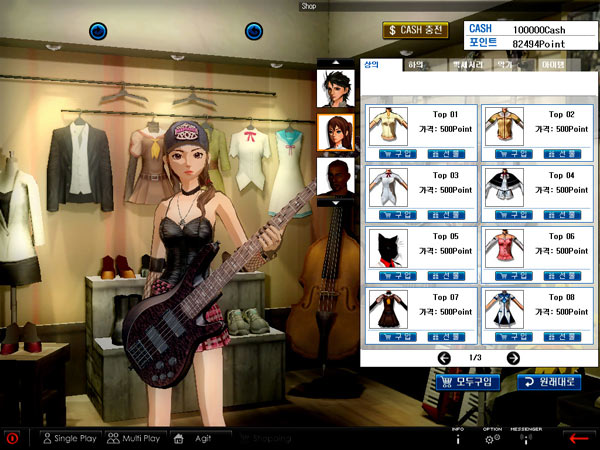Open the CASH 충전 recharge button
This screenshot has height=450, width=600.
418,30
